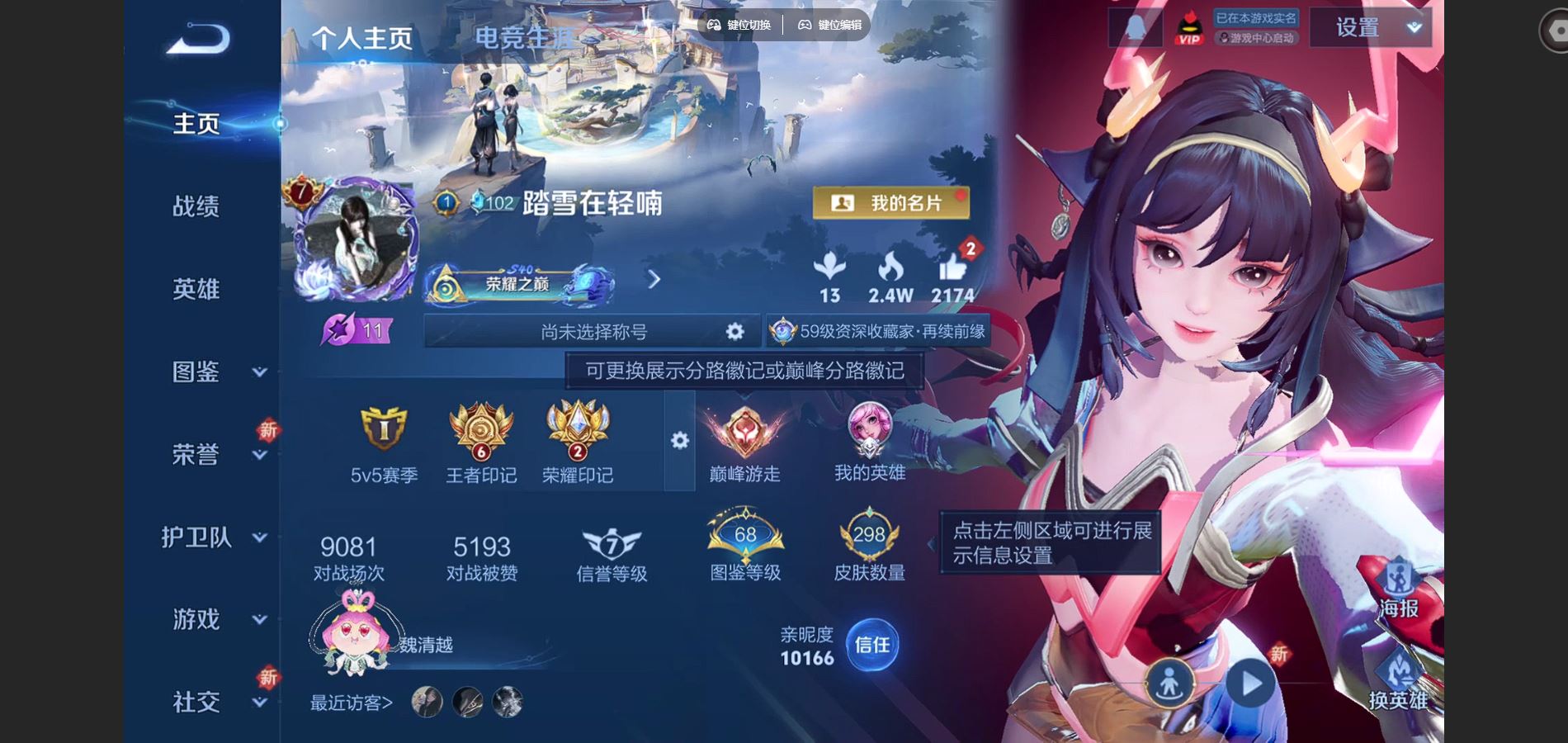Open the 键位切换 key-binding switcher
1568x743 pixels.
click(x=747, y=26)
